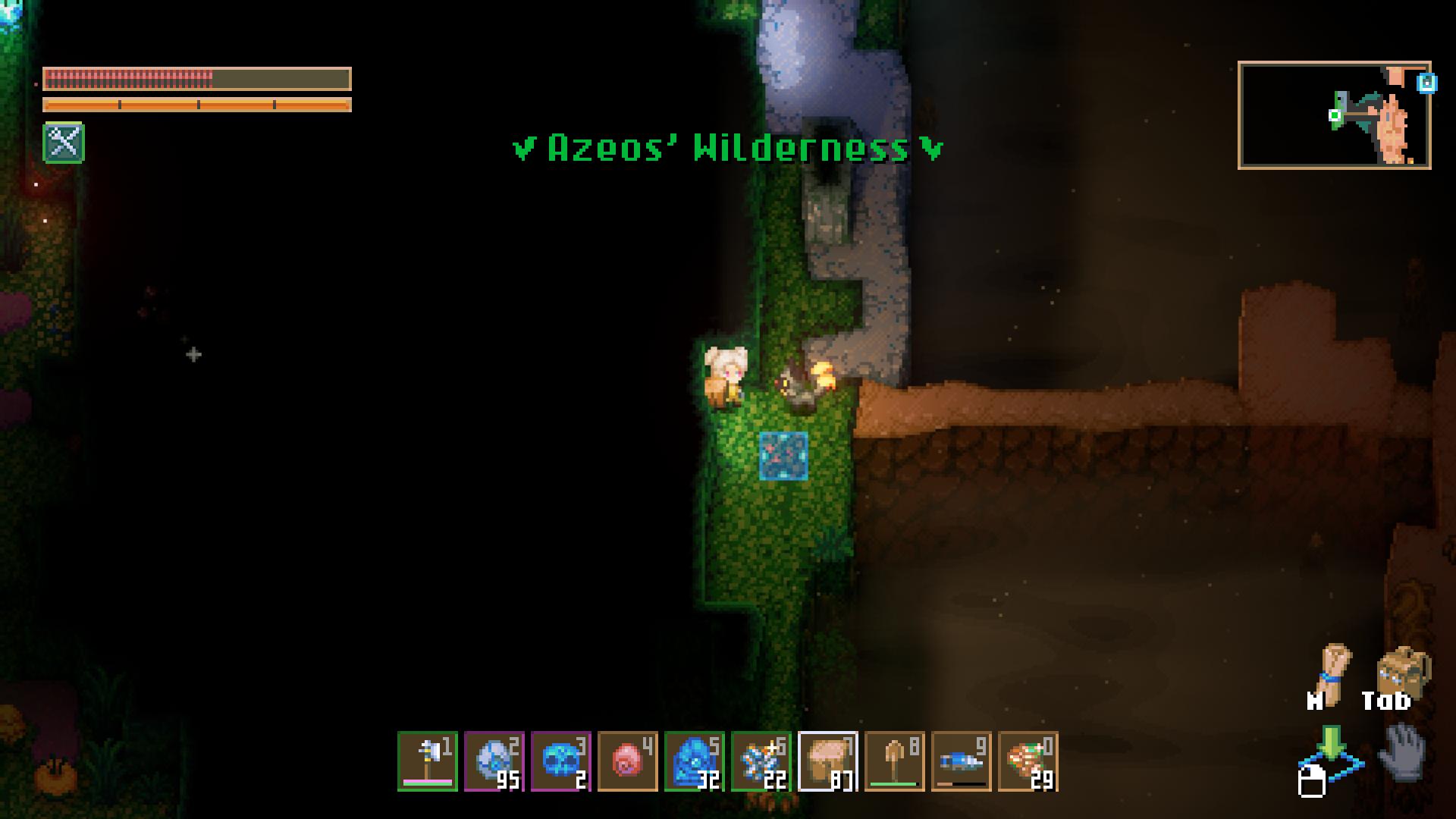Select the axe in hotbar slot 1

click(x=428, y=761)
